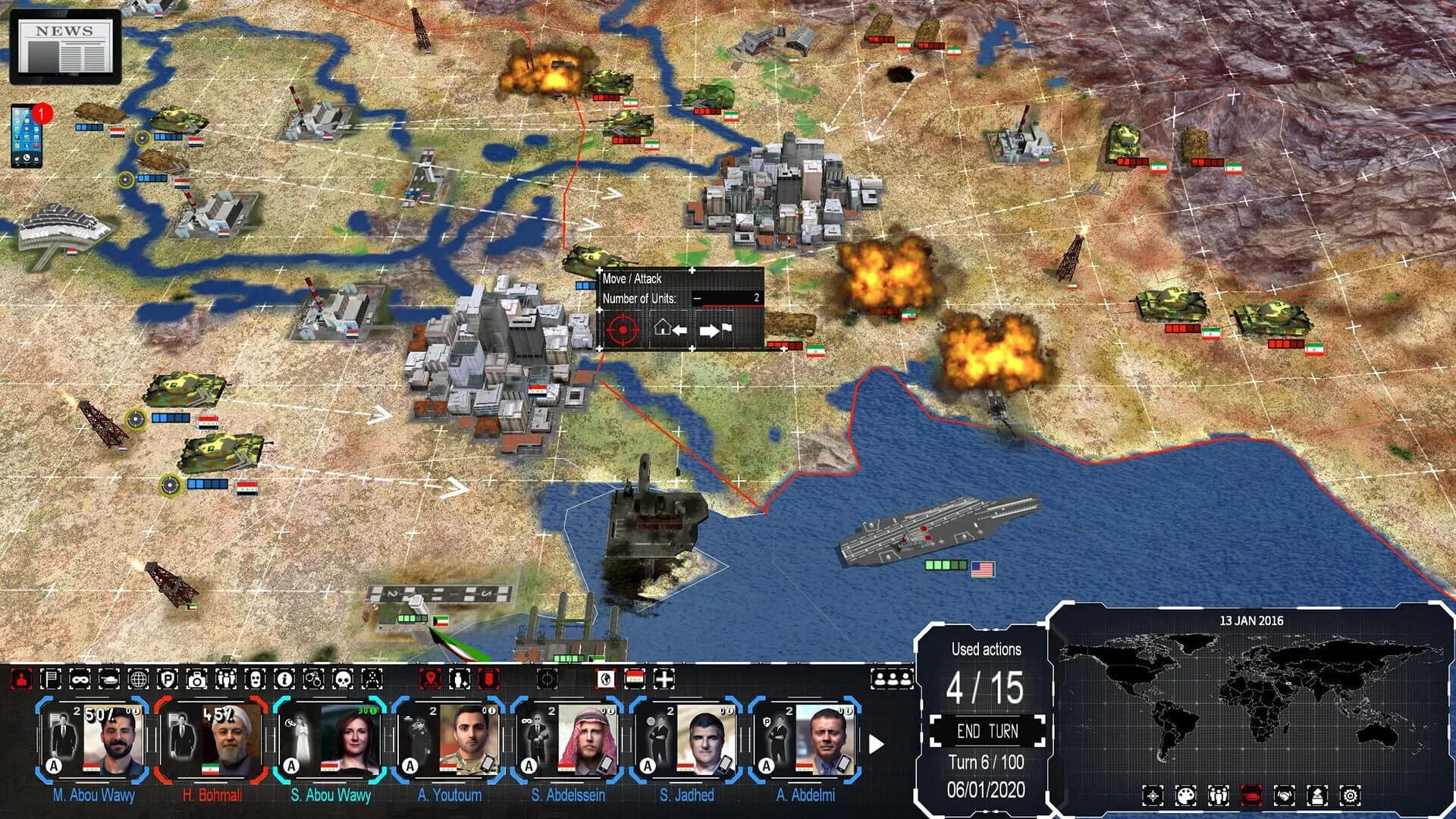Open the palette icon in the bottom-right toolbar
Screen dimensions: 1456x819
click(1185, 795)
